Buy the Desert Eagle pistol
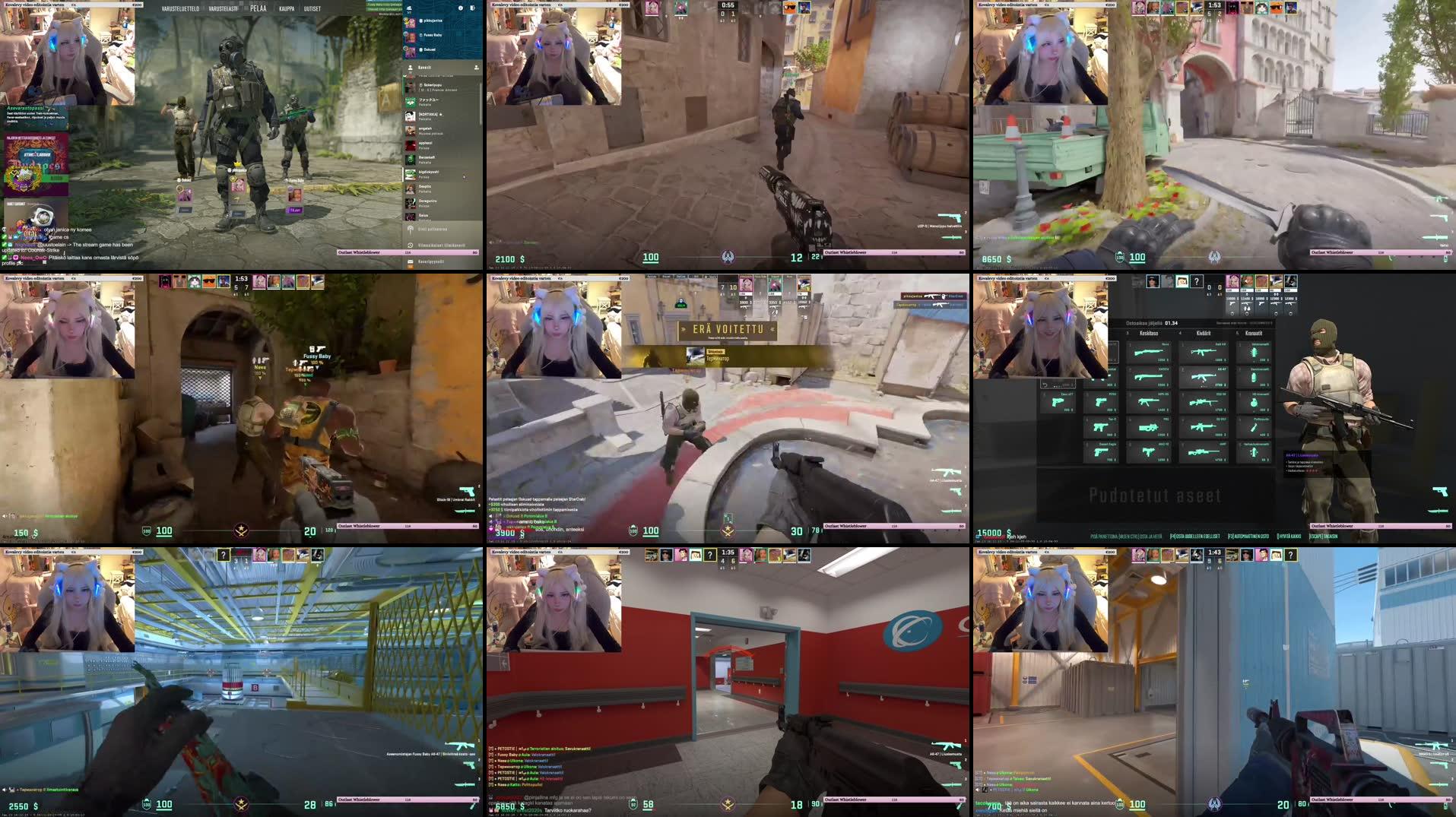Viewport: 1456px width, 817px height. click(1102, 453)
